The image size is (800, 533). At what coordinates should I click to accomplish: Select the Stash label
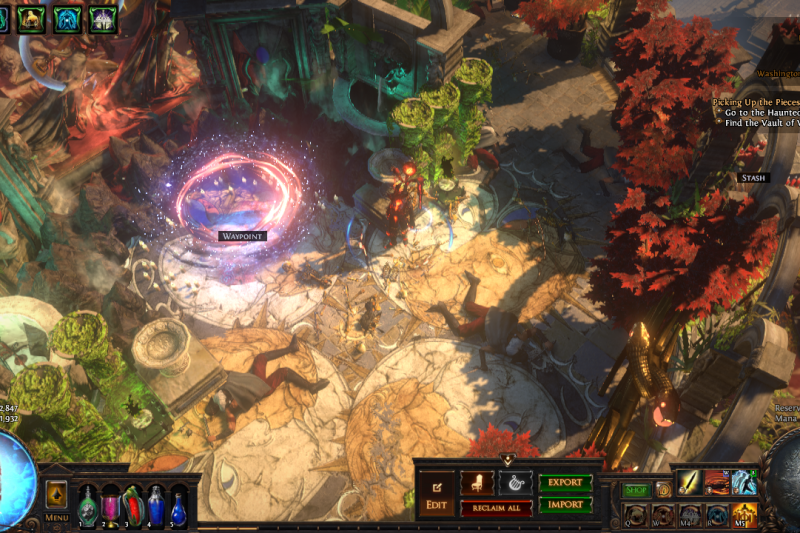pyautogui.click(x=752, y=178)
